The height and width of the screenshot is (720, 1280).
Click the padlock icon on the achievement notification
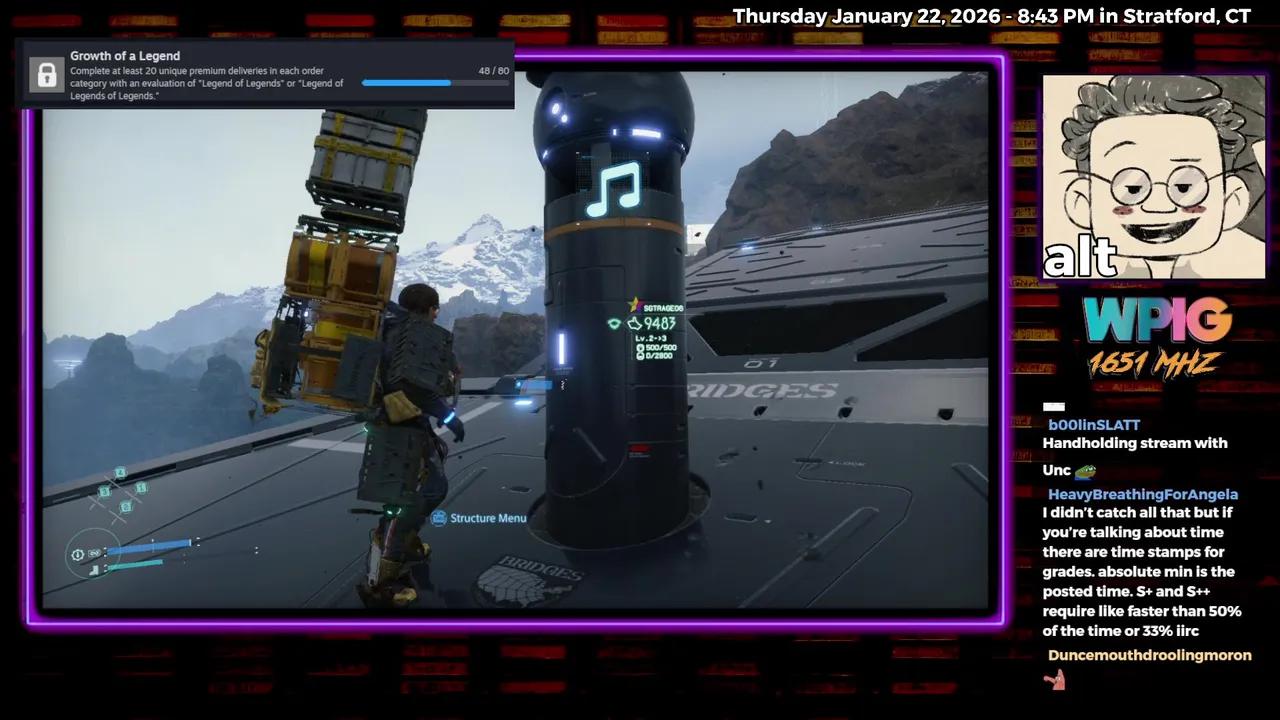tap(46, 74)
